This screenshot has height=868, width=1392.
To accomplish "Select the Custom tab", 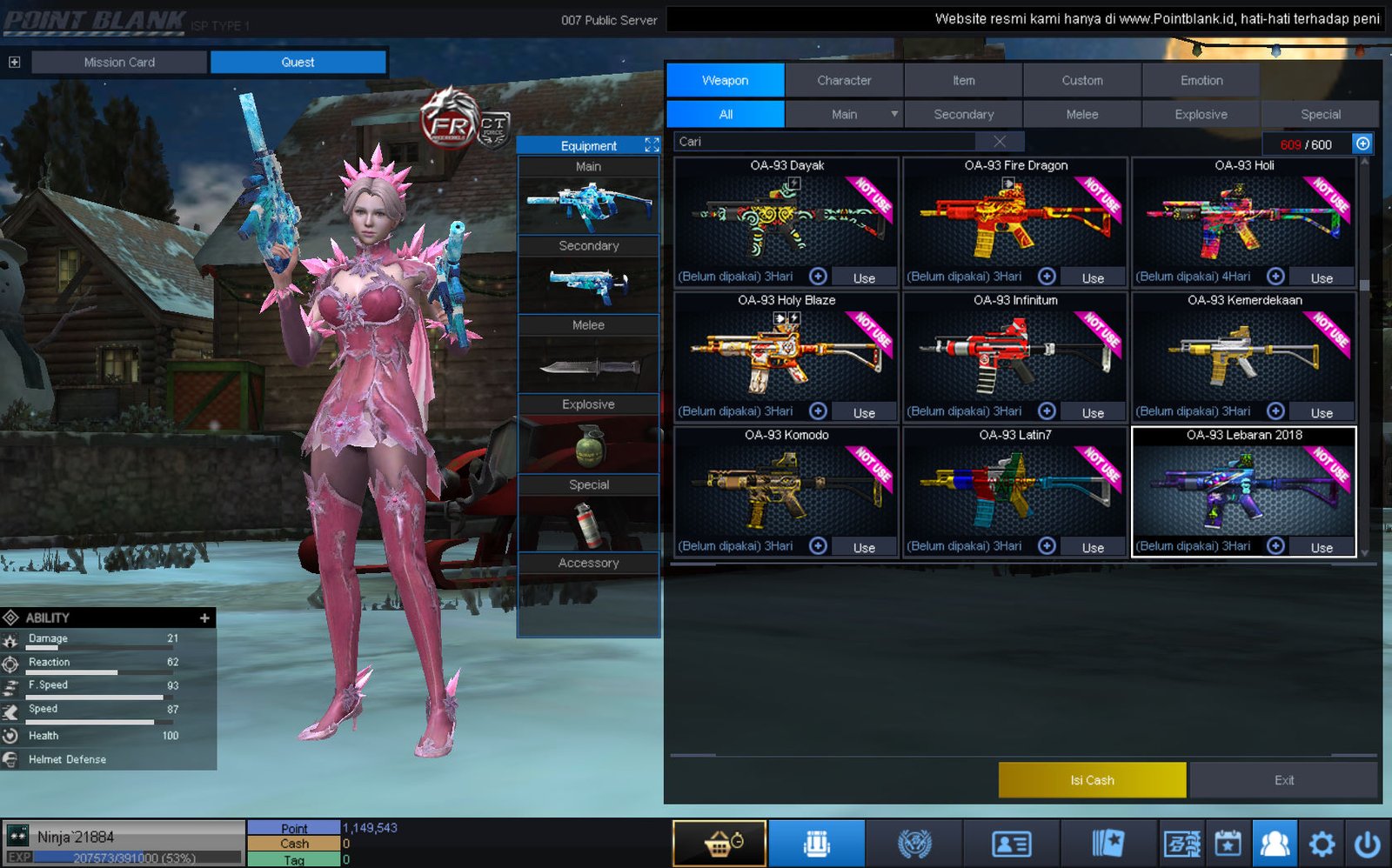I will click(x=1081, y=80).
